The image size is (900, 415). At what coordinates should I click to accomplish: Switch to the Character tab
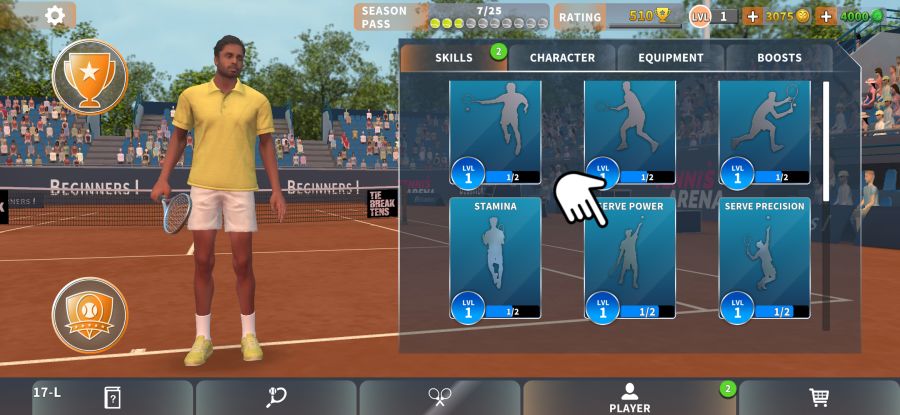tap(562, 58)
